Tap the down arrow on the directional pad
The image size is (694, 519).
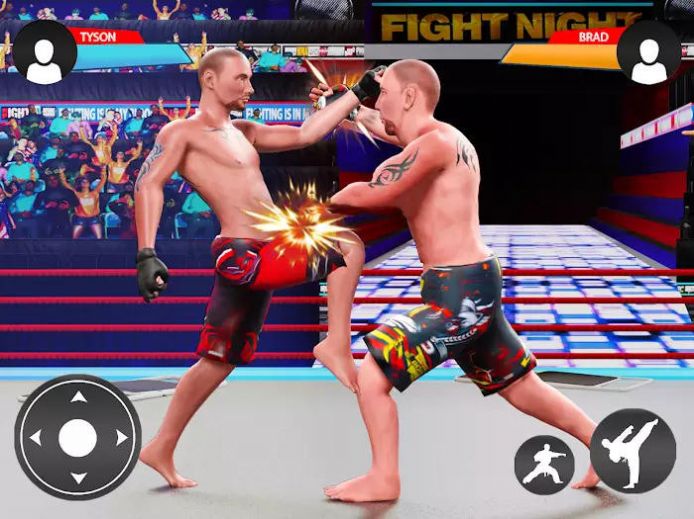coord(78,479)
